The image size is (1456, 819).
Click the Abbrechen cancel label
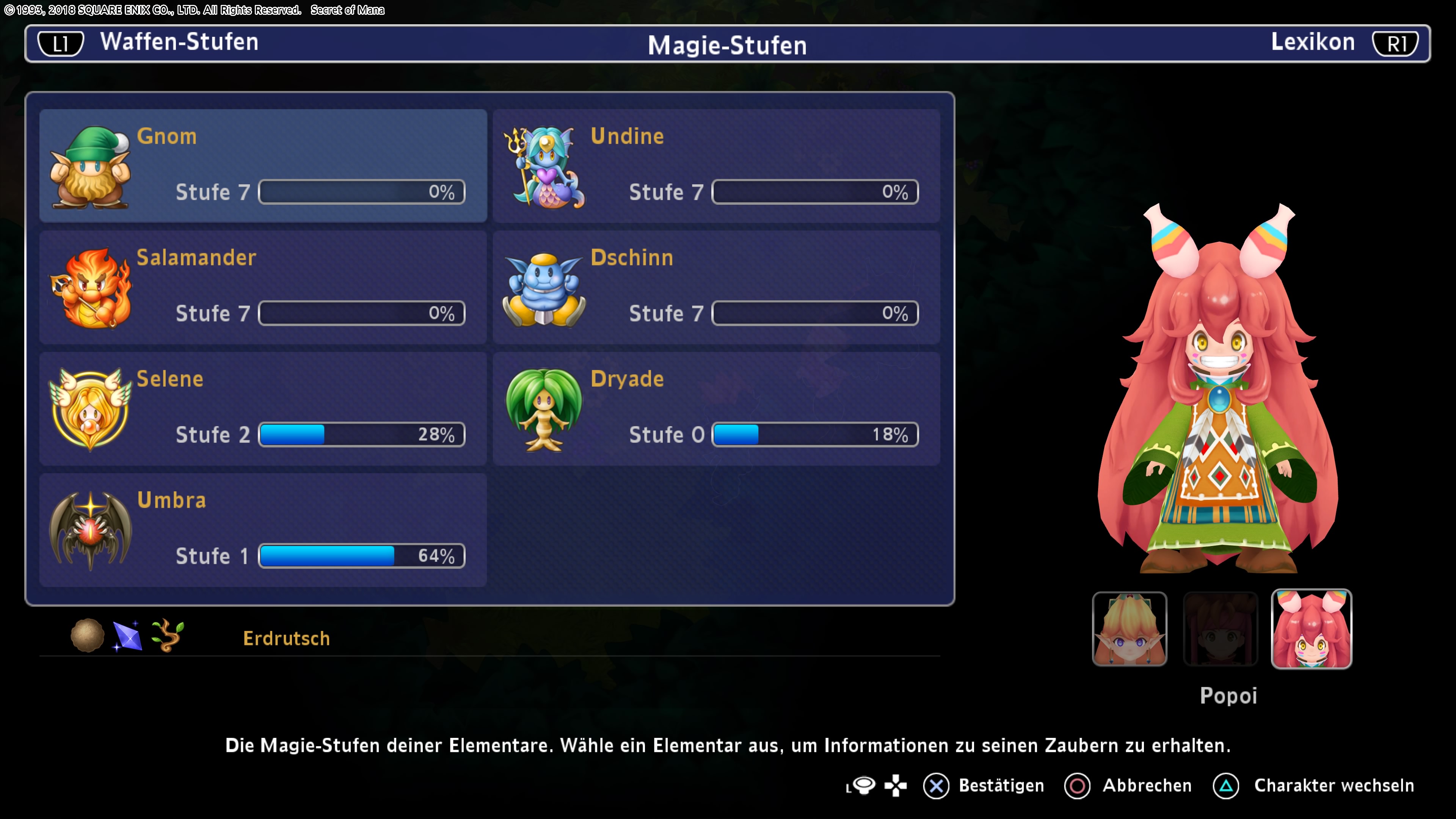pos(1147,786)
